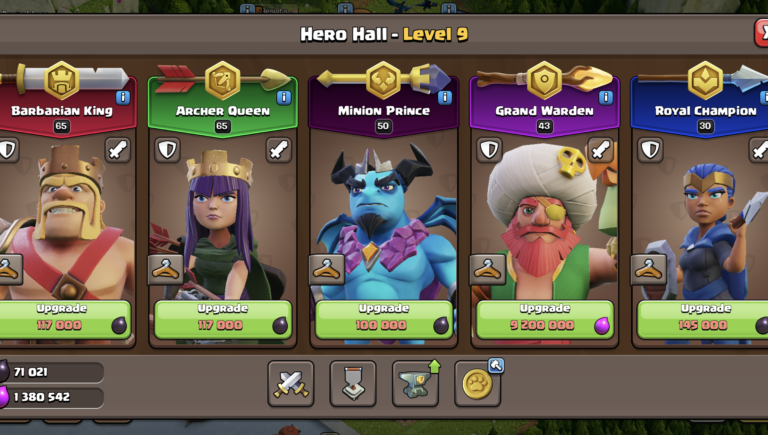Toggle Archer Queen's shield mode icon
Image resolution: width=768 pixels, height=435 pixels.
pos(168,150)
